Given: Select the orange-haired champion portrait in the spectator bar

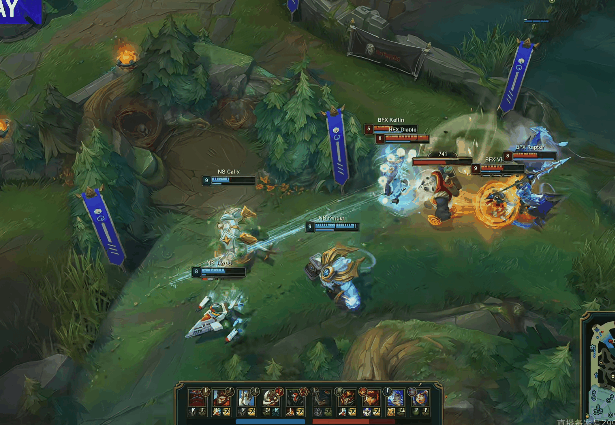Looking at the screenshot, I should point(369,396).
